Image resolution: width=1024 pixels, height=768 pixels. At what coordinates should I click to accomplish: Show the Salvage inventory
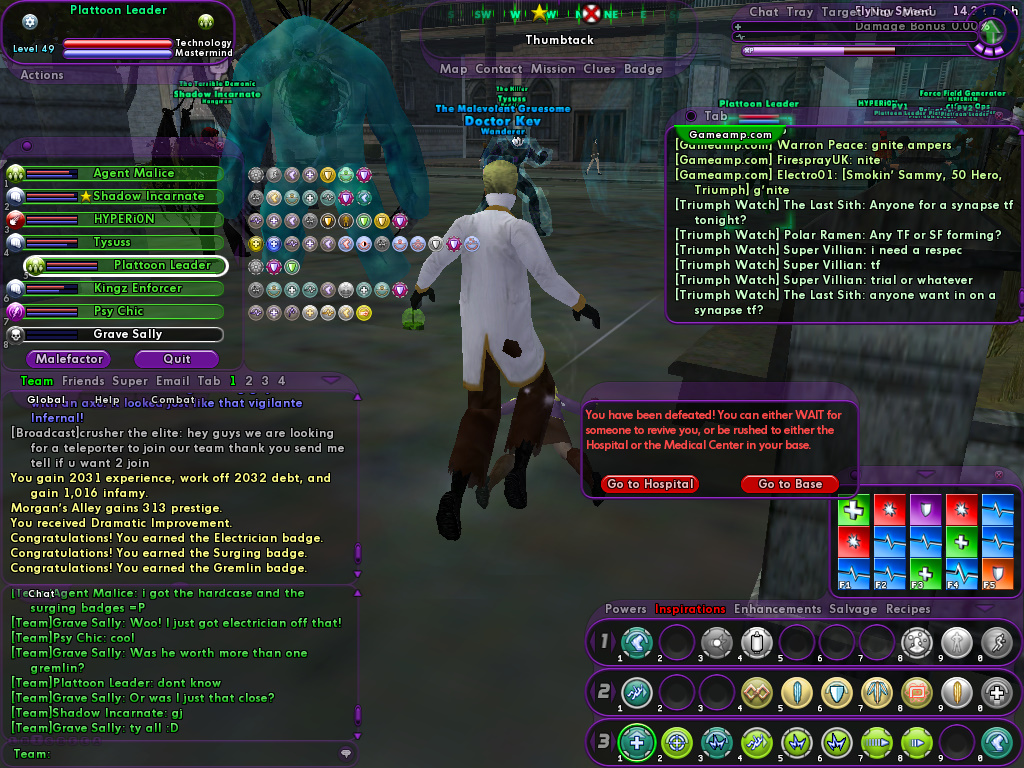point(853,609)
